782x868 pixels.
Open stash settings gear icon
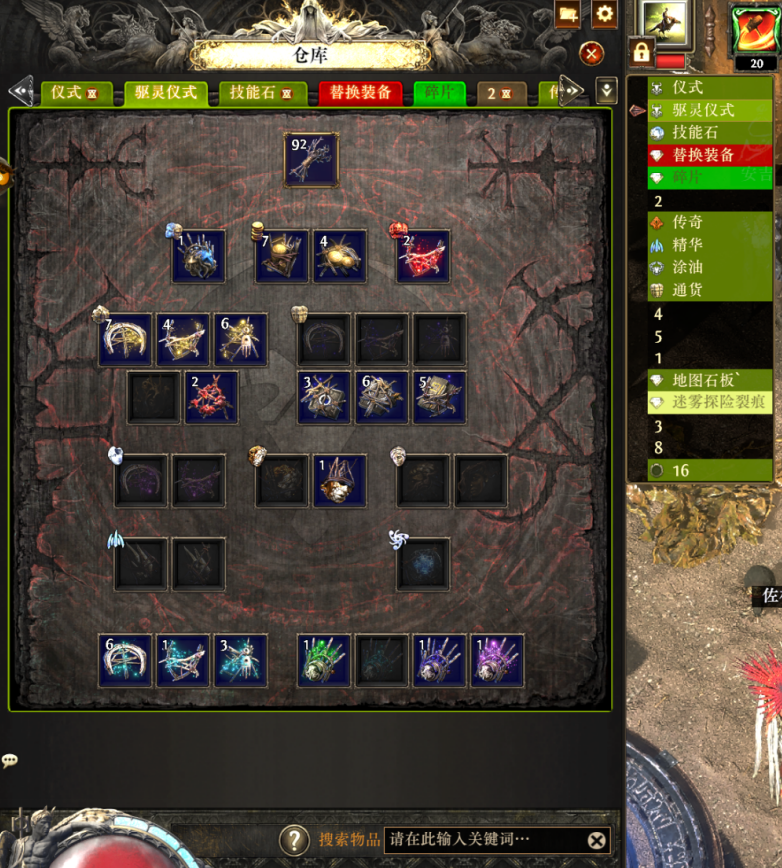(x=604, y=14)
